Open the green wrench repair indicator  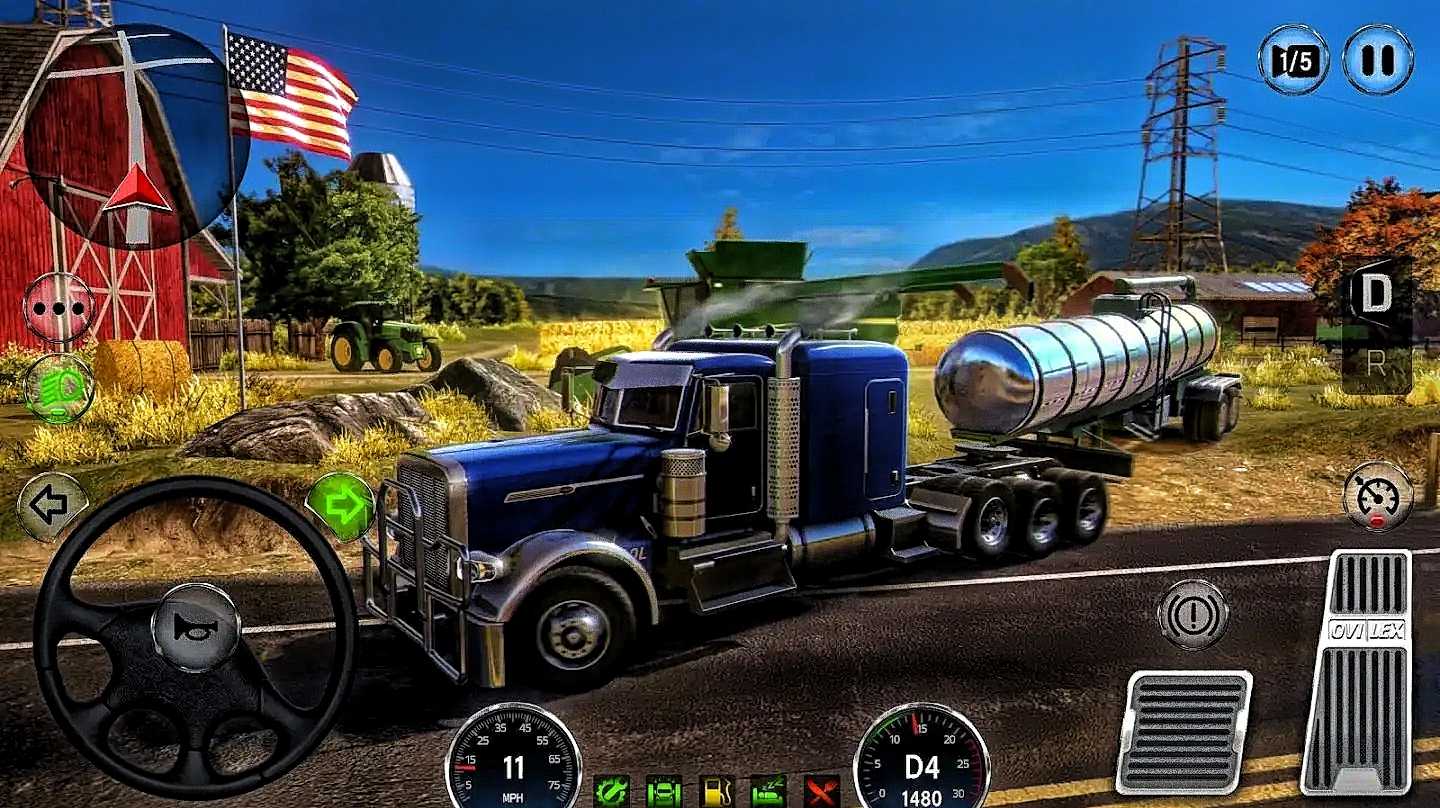pos(610,791)
